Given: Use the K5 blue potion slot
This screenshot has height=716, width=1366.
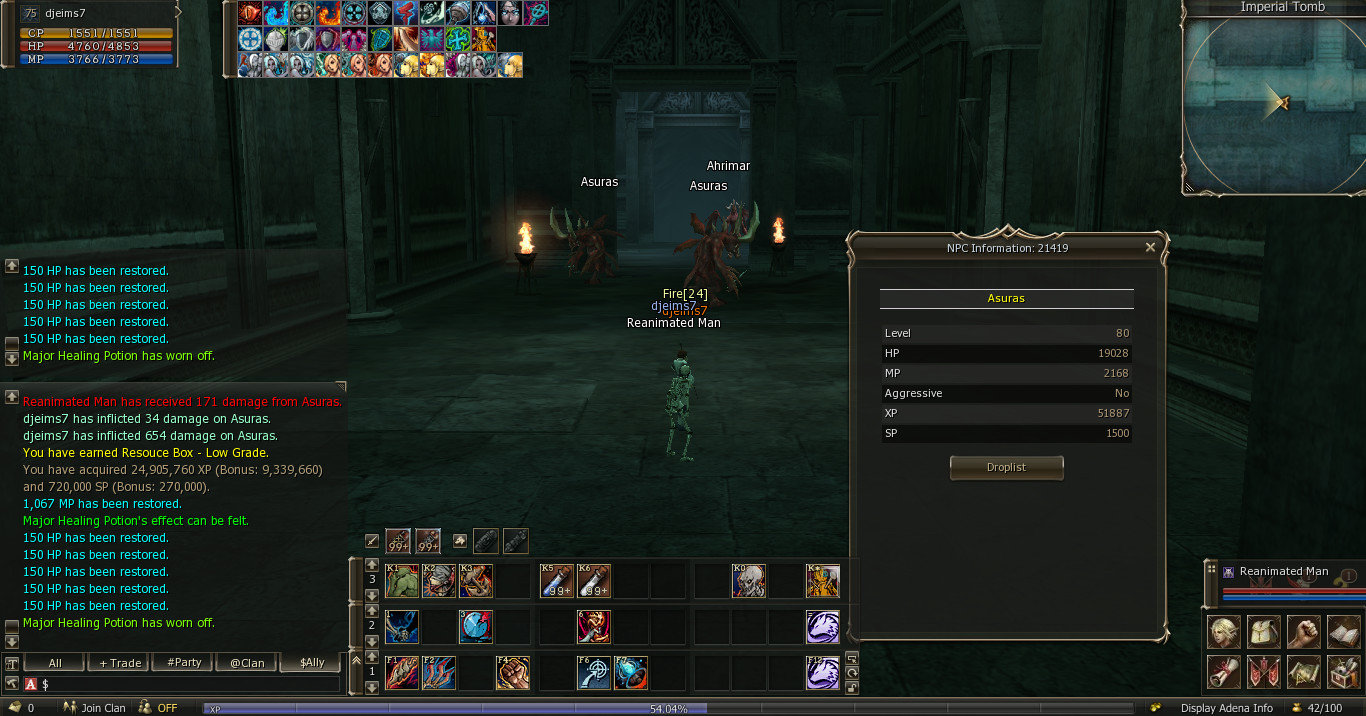Looking at the screenshot, I should tap(556, 581).
